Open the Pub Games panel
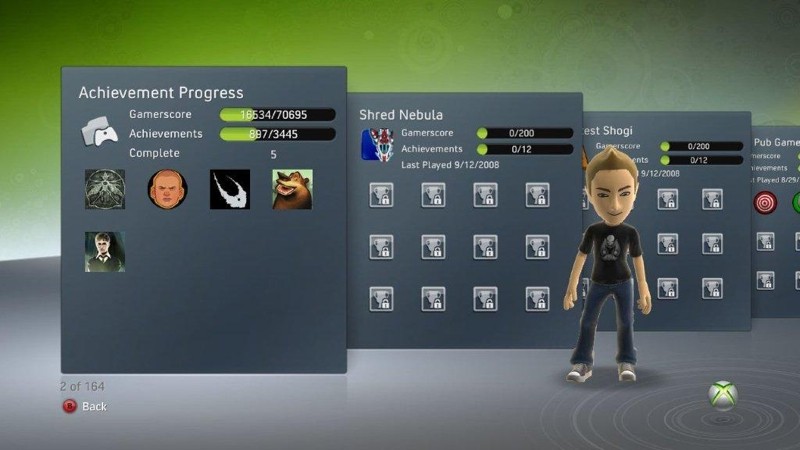The height and width of the screenshot is (450, 800). click(x=776, y=143)
